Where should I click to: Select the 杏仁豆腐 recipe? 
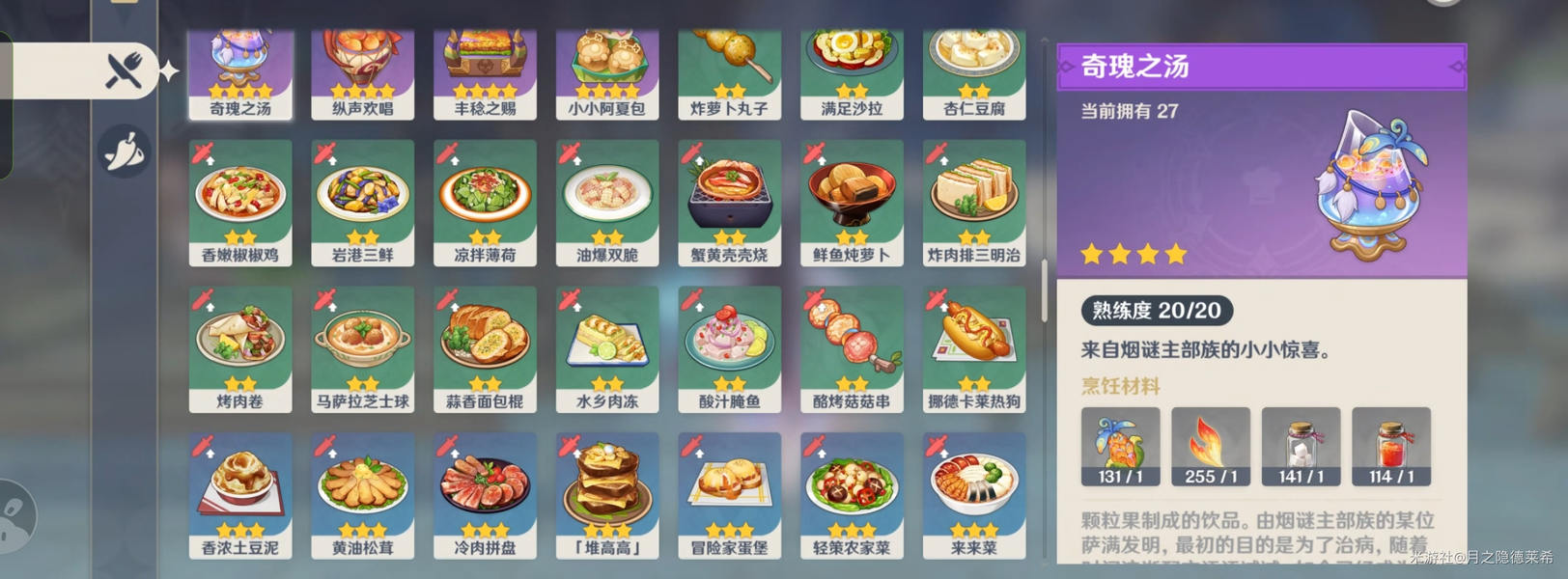pyautogui.click(x=974, y=74)
